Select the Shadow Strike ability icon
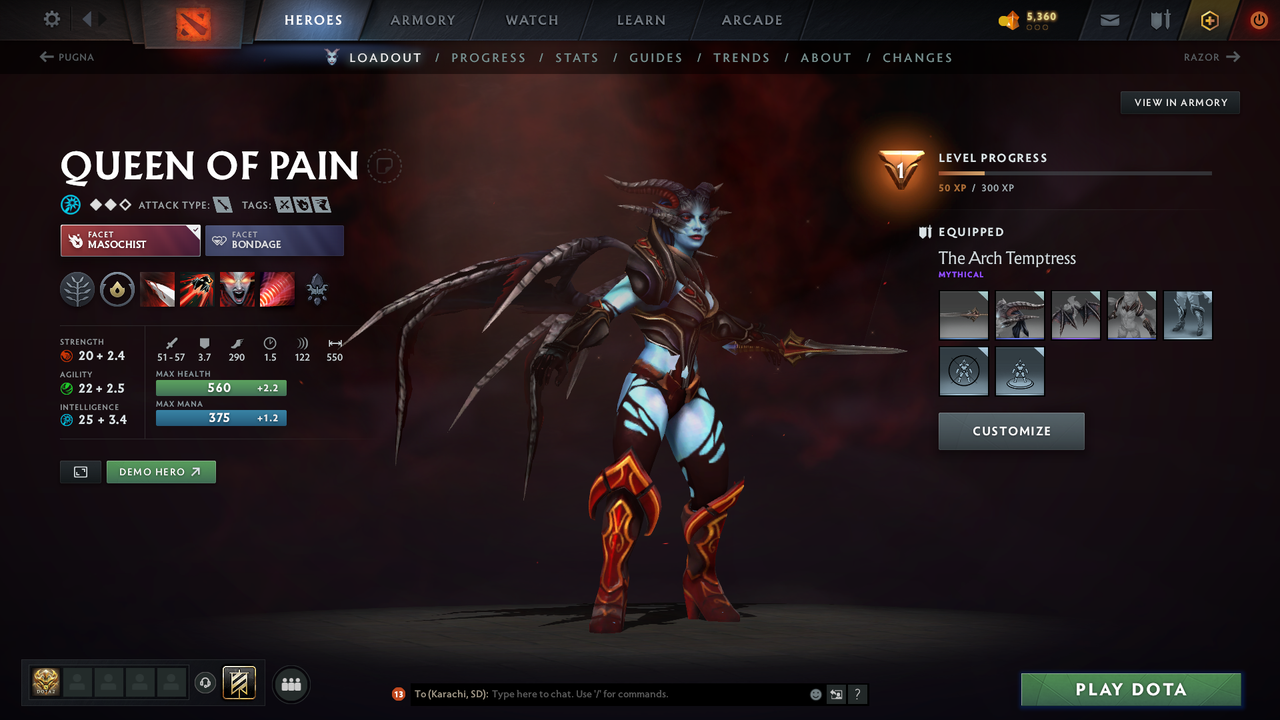 (157, 290)
